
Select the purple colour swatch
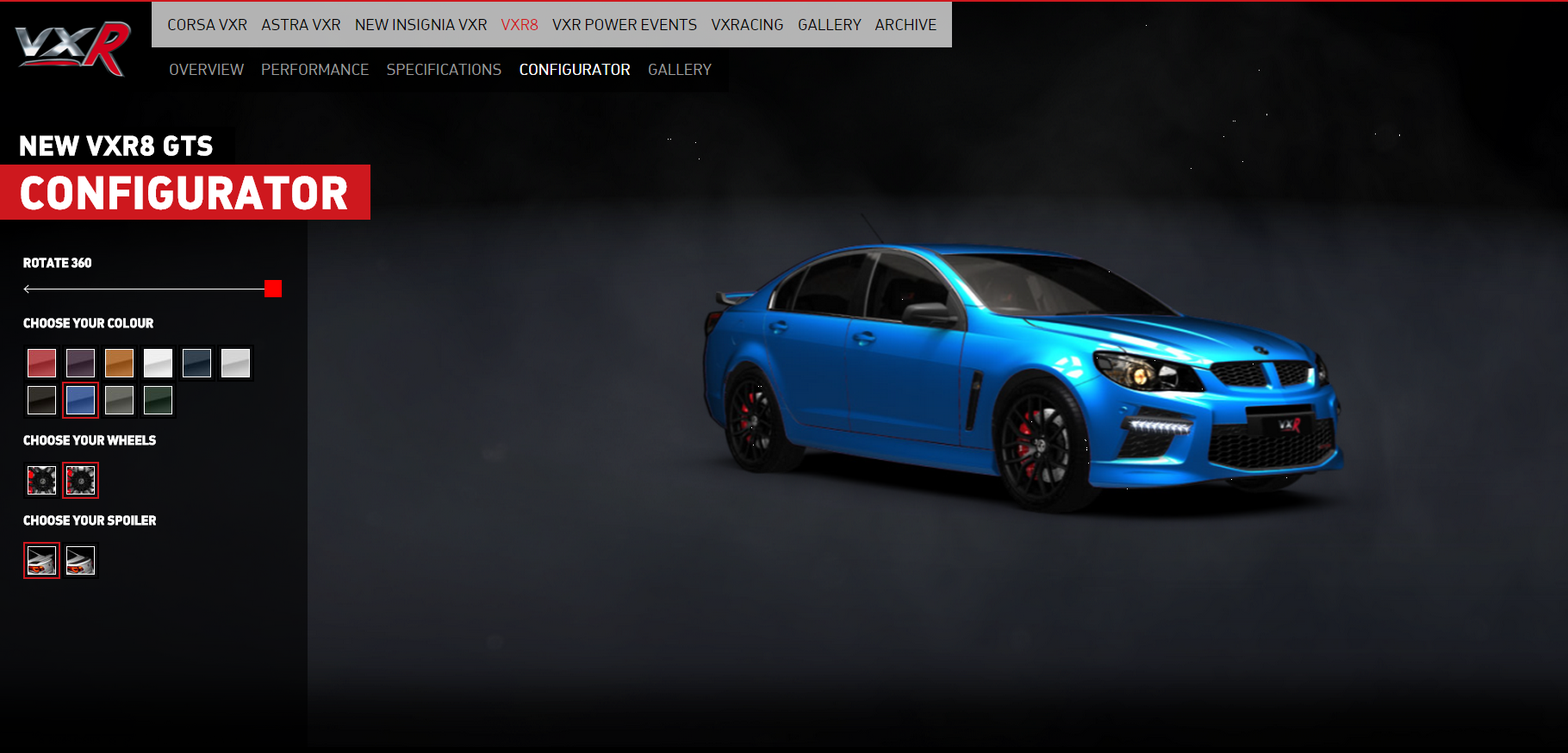80,363
